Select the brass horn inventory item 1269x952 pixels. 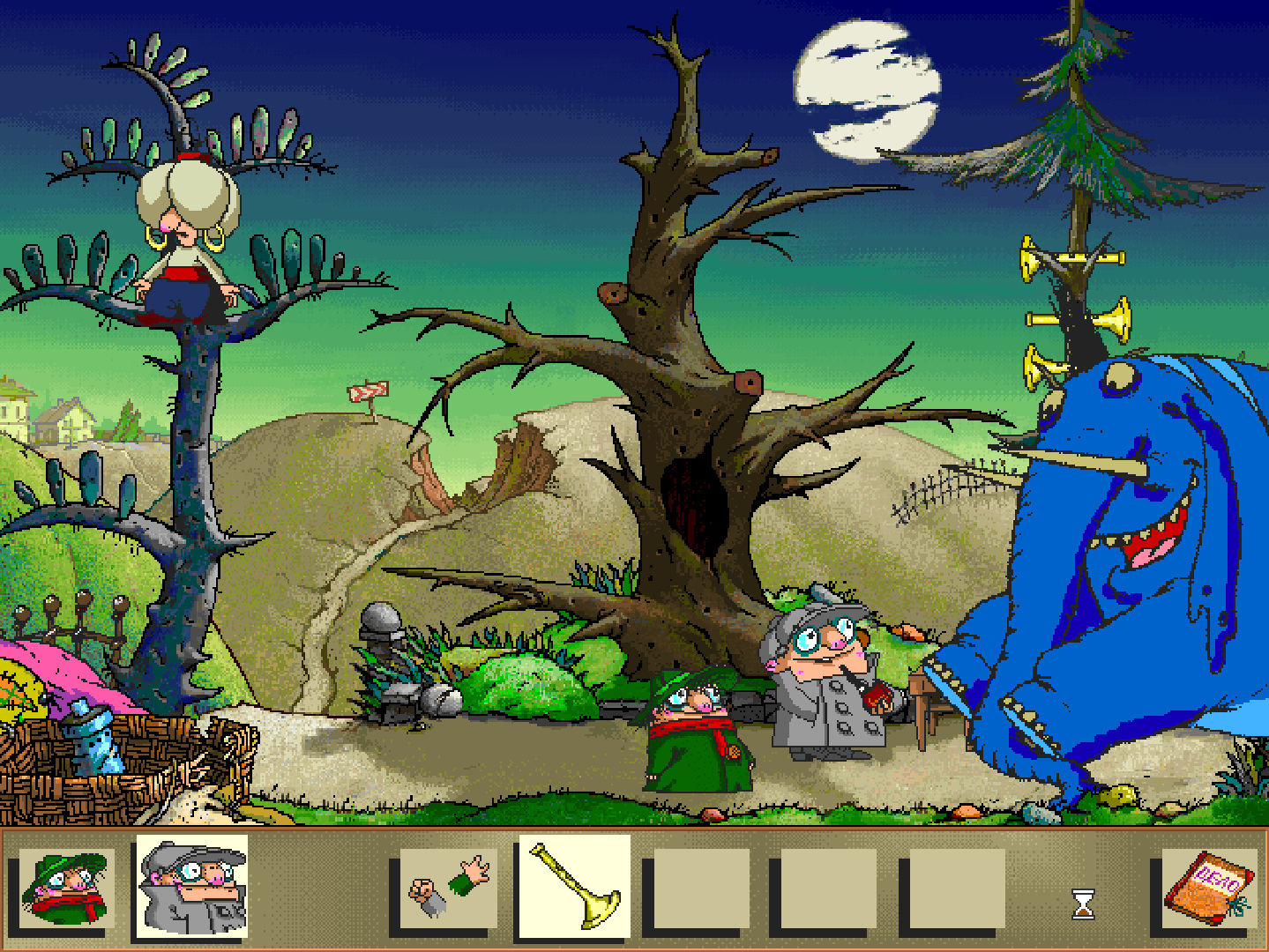[575, 887]
